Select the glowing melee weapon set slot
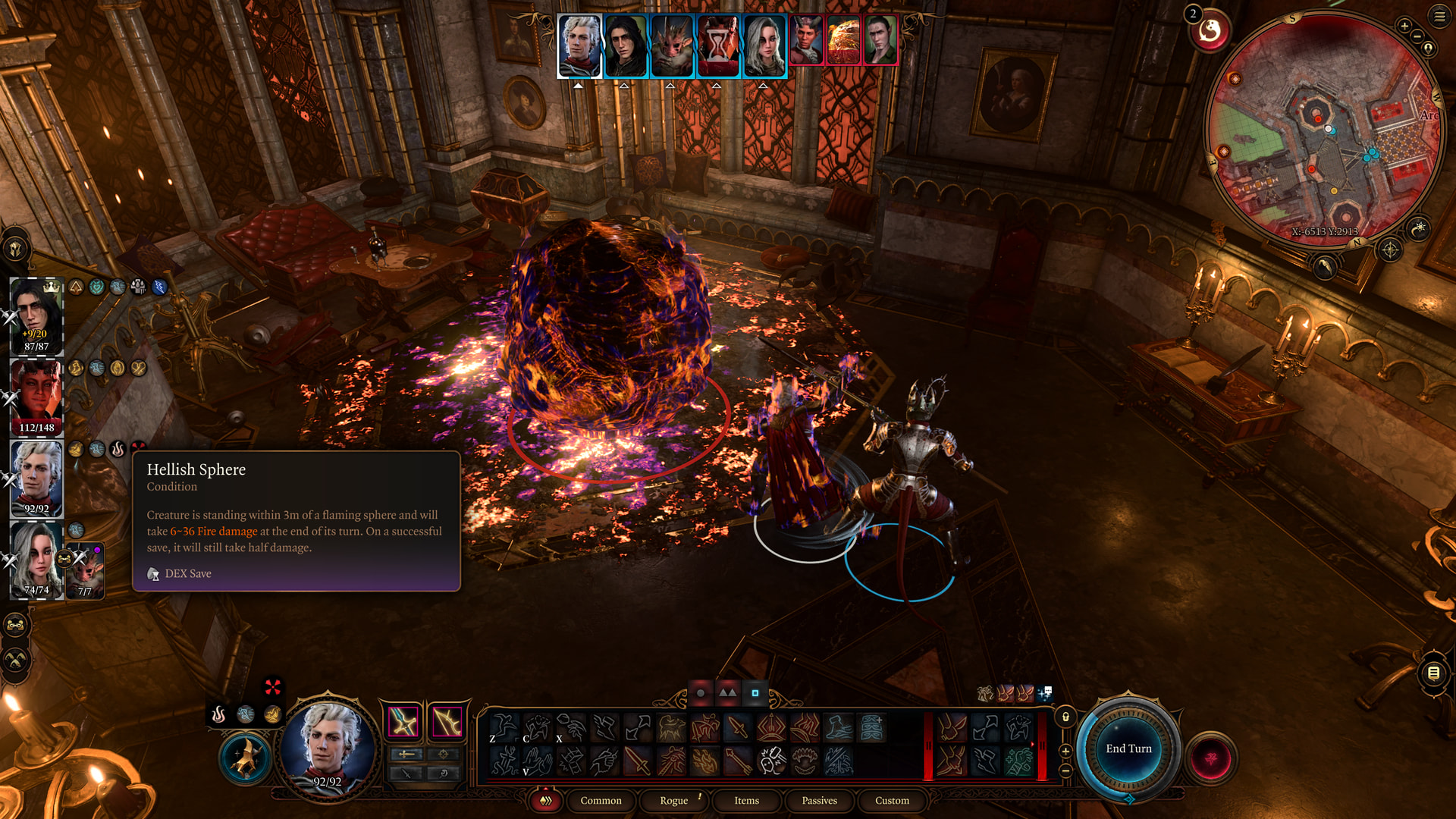 coord(403,721)
